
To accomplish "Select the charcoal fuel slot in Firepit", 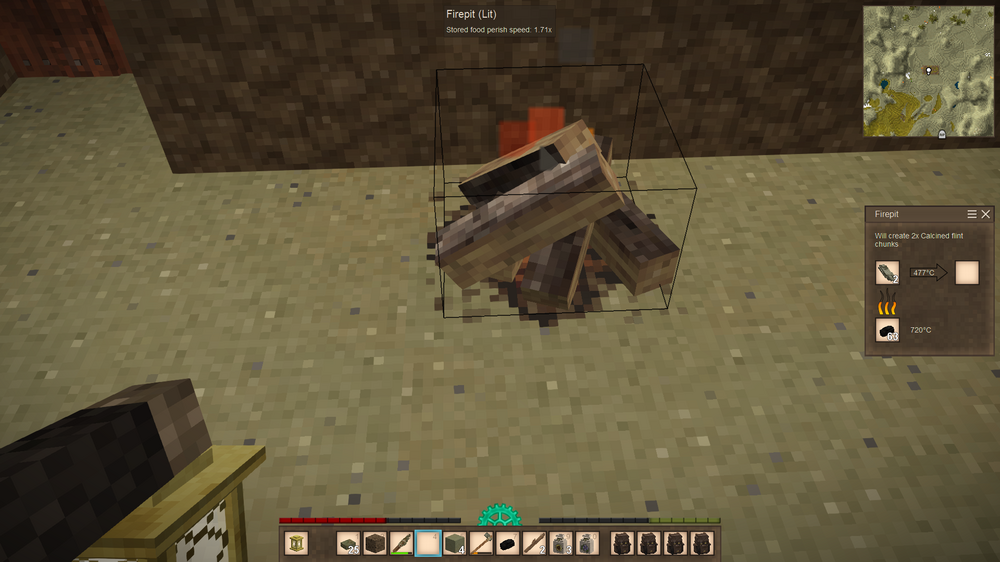I will pyautogui.click(x=888, y=330).
